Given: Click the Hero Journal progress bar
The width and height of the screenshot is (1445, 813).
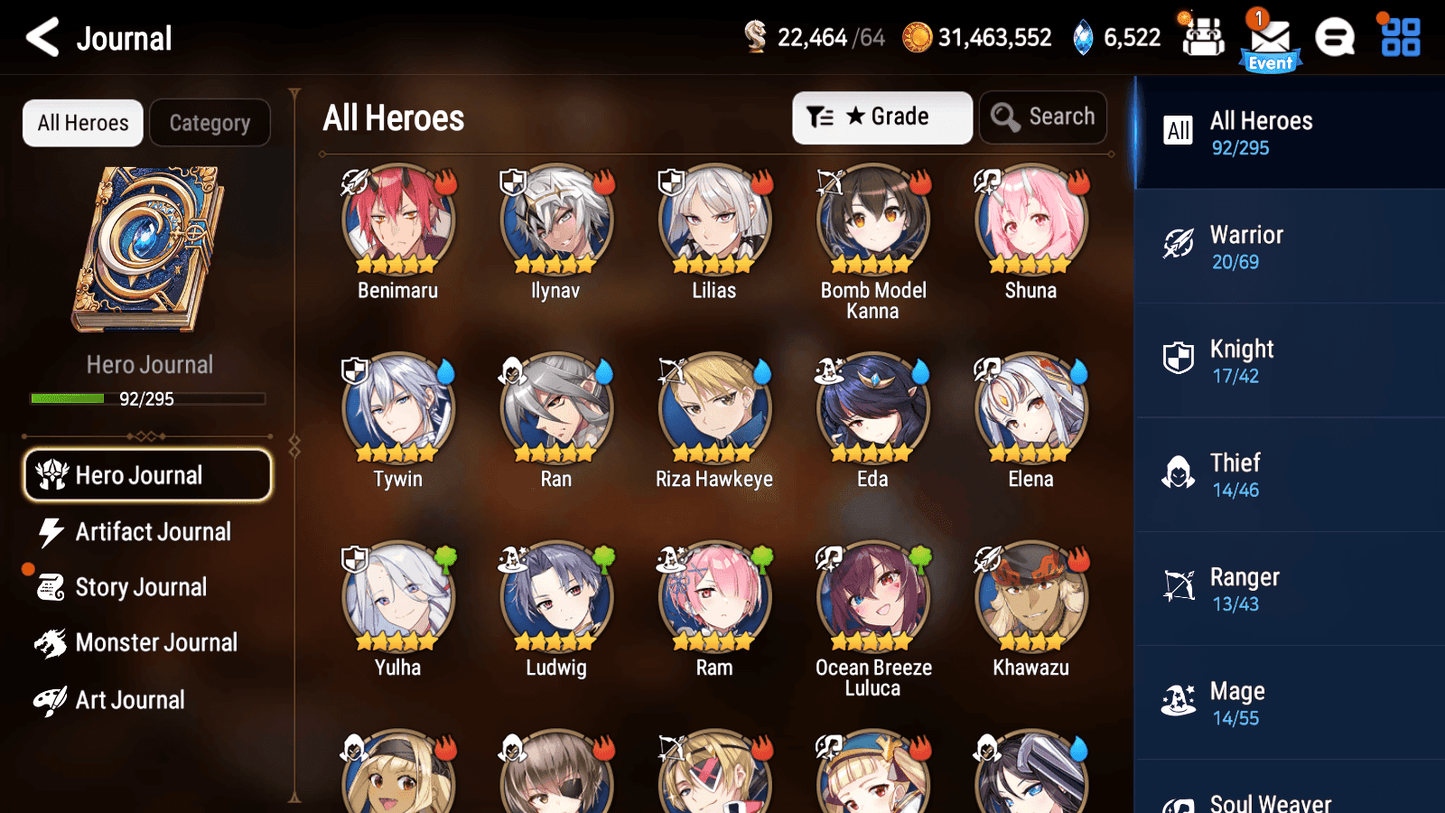Looking at the screenshot, I should click(x=150, y=397).
